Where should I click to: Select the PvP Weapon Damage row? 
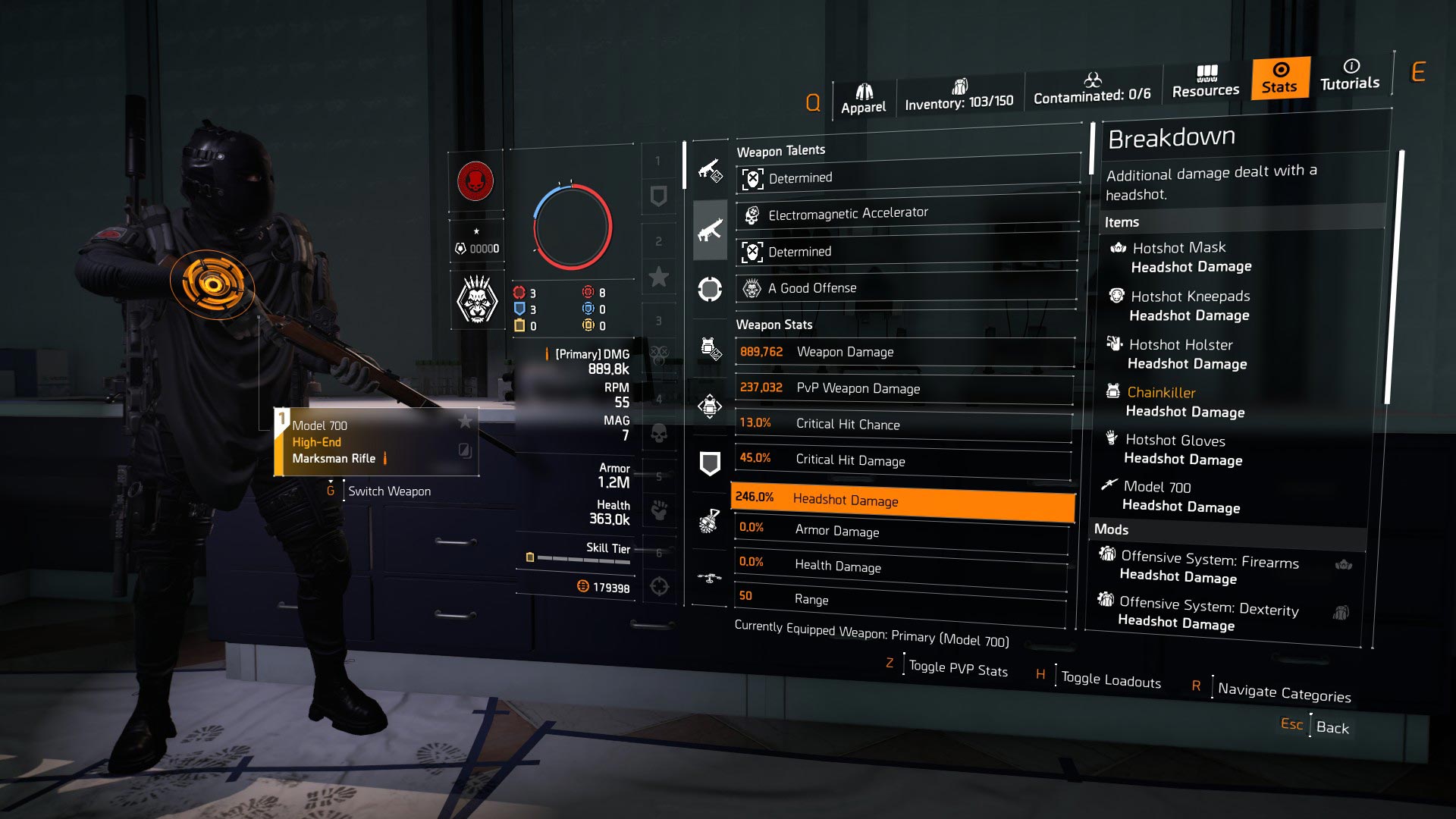(x=904, y=388)
